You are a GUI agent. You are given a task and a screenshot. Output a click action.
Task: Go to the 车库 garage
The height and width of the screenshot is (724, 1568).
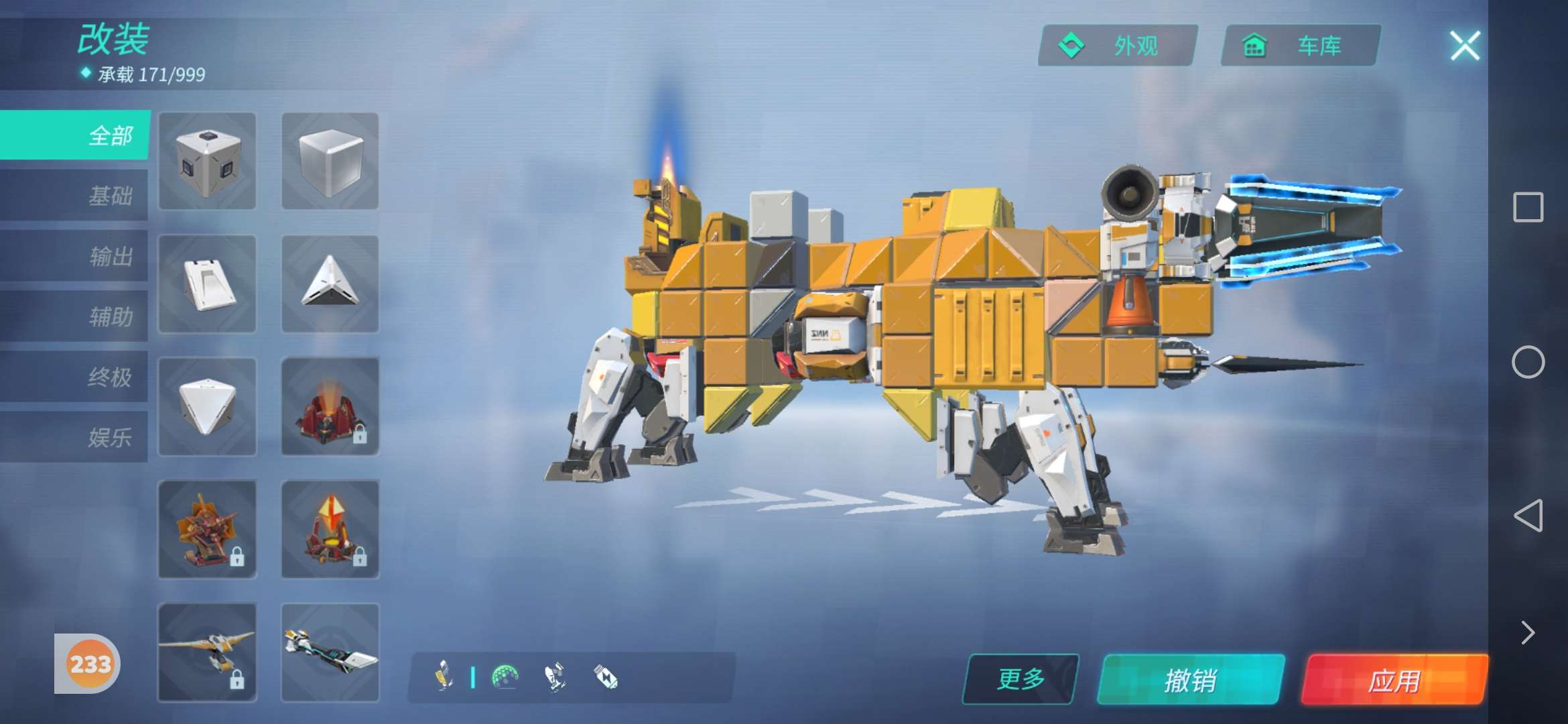click(x=1300, y=46)
